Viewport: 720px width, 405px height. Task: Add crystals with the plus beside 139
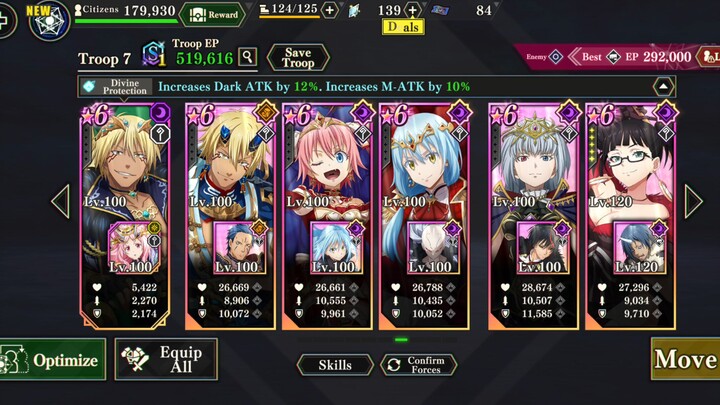(x=413, y=11)
